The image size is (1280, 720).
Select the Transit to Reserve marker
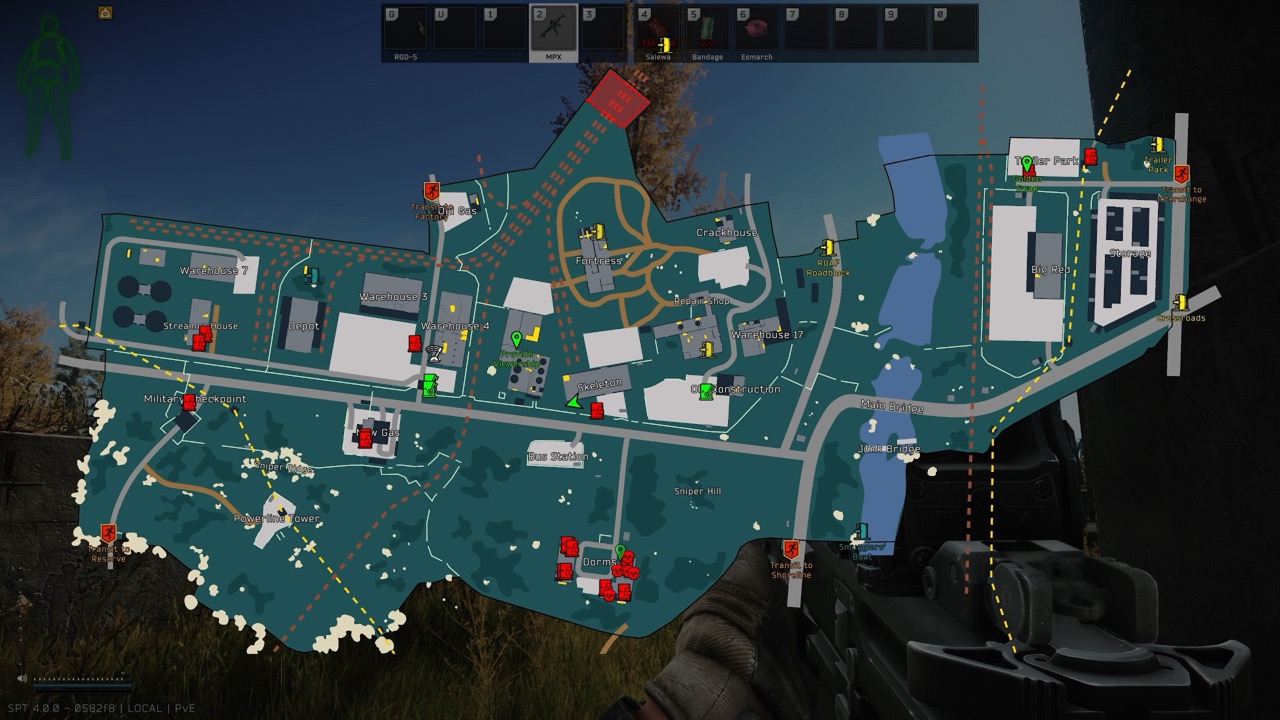point(108,534)
